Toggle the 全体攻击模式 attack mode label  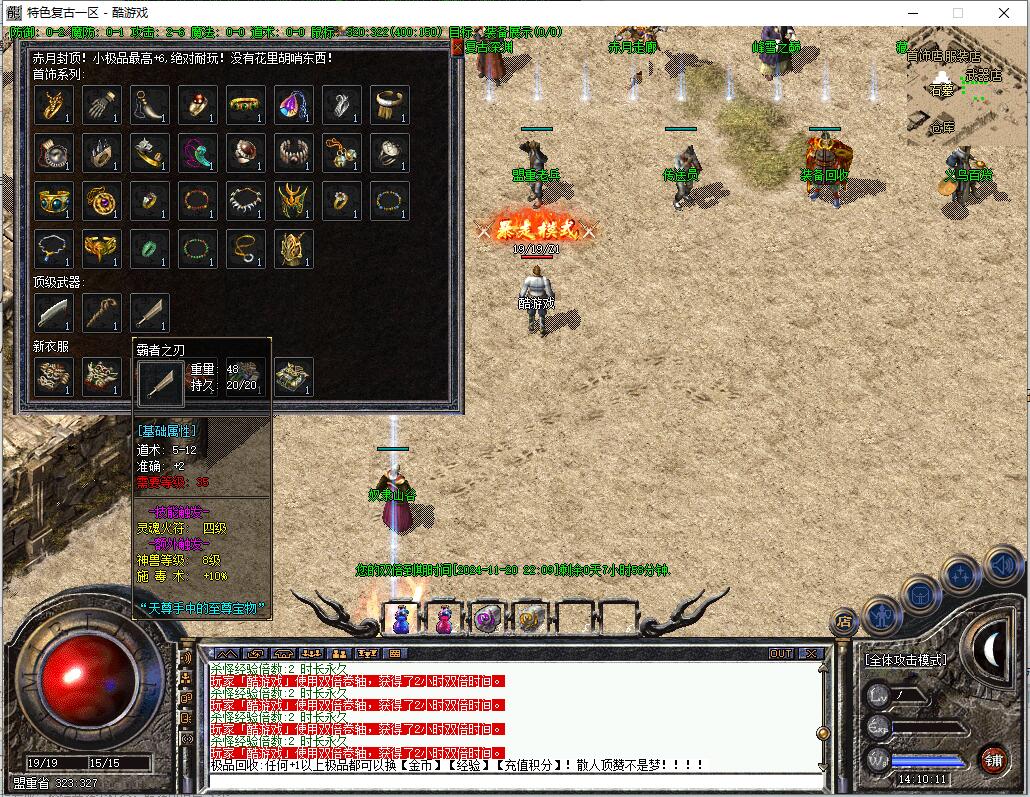pyautogui.click(x=906, y=660)
